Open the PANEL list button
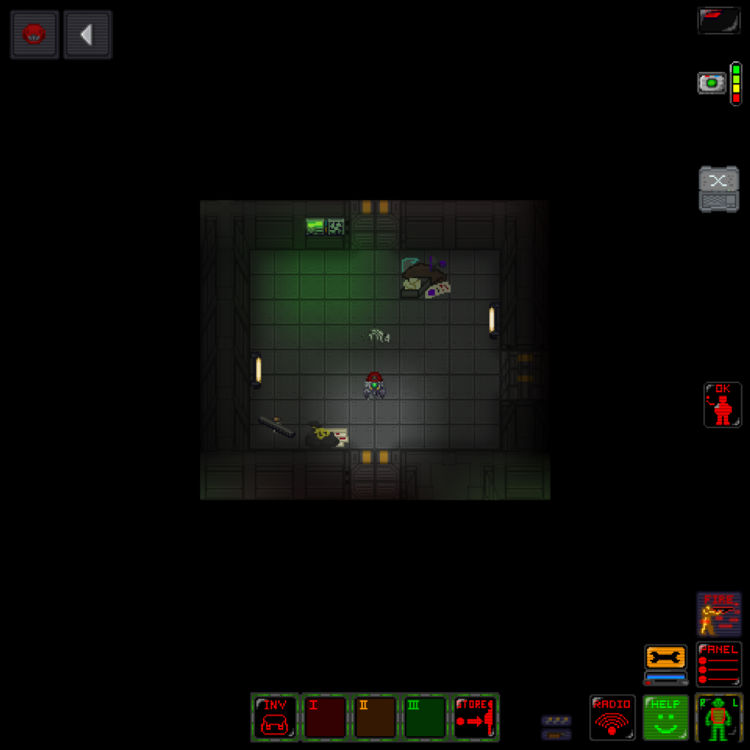Viewport: 750px width, 750px height. pyautogui.click(x=719, y=663)
